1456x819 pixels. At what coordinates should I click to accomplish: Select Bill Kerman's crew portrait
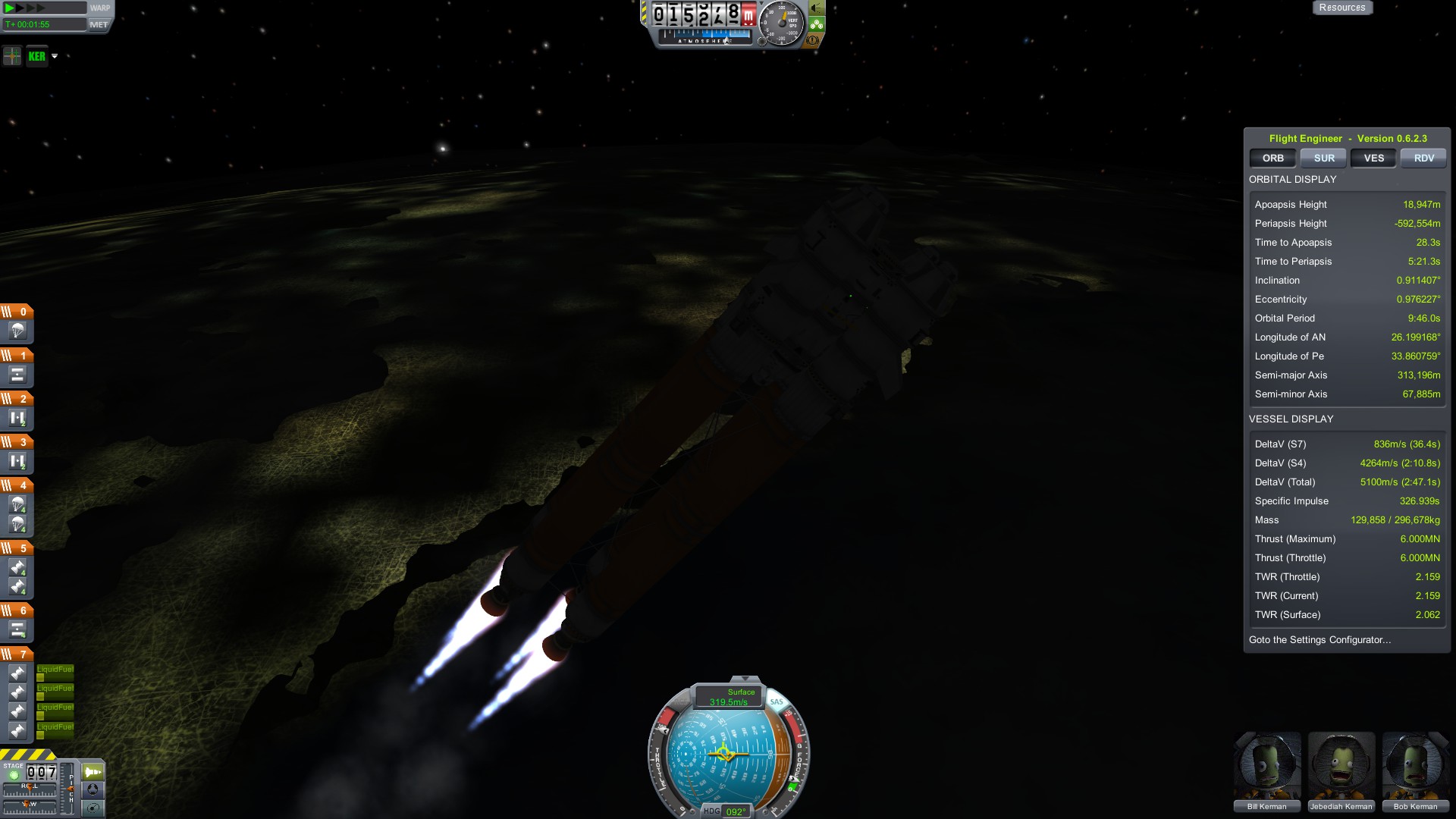point(1267,767)
